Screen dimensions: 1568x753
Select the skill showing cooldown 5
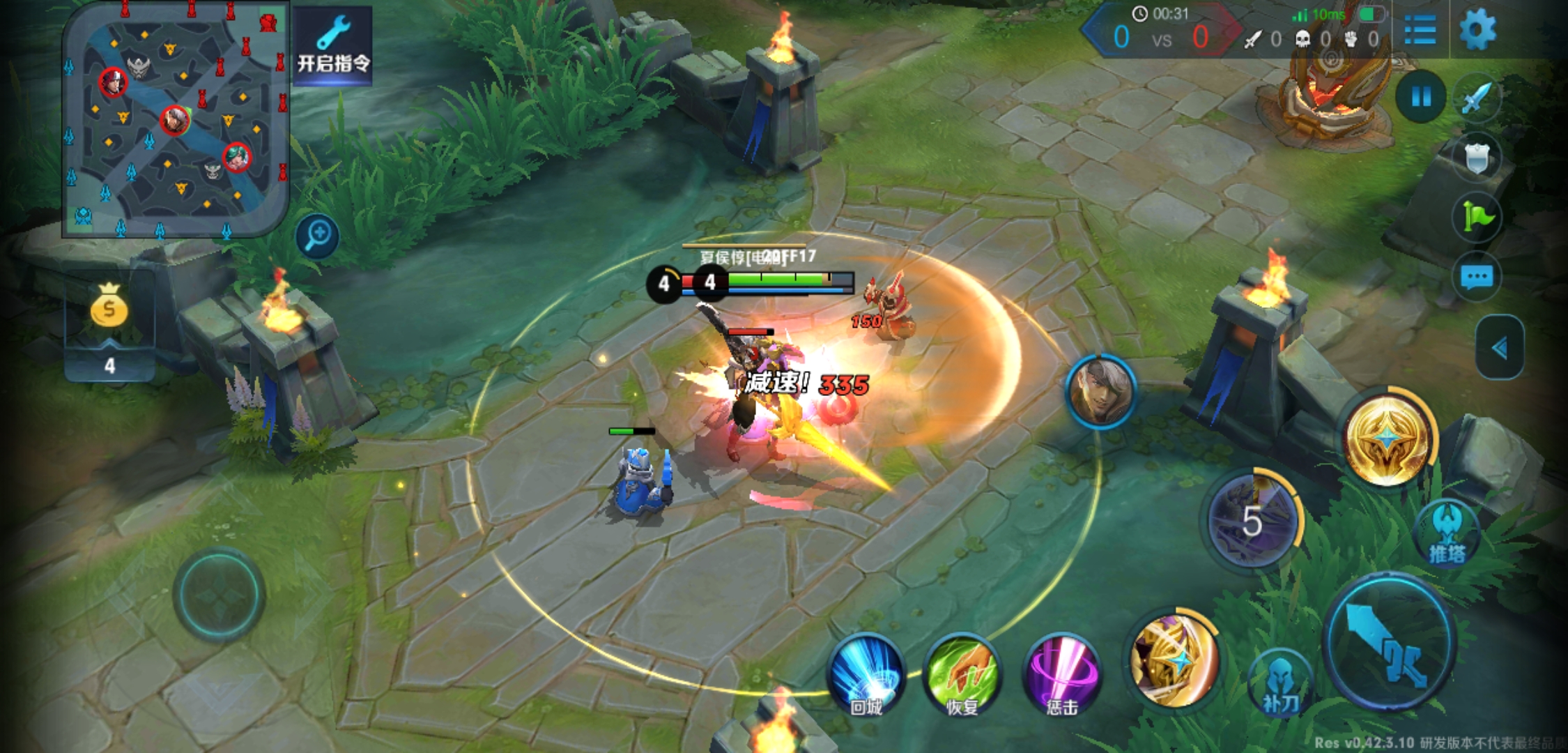click(1252, 519)
